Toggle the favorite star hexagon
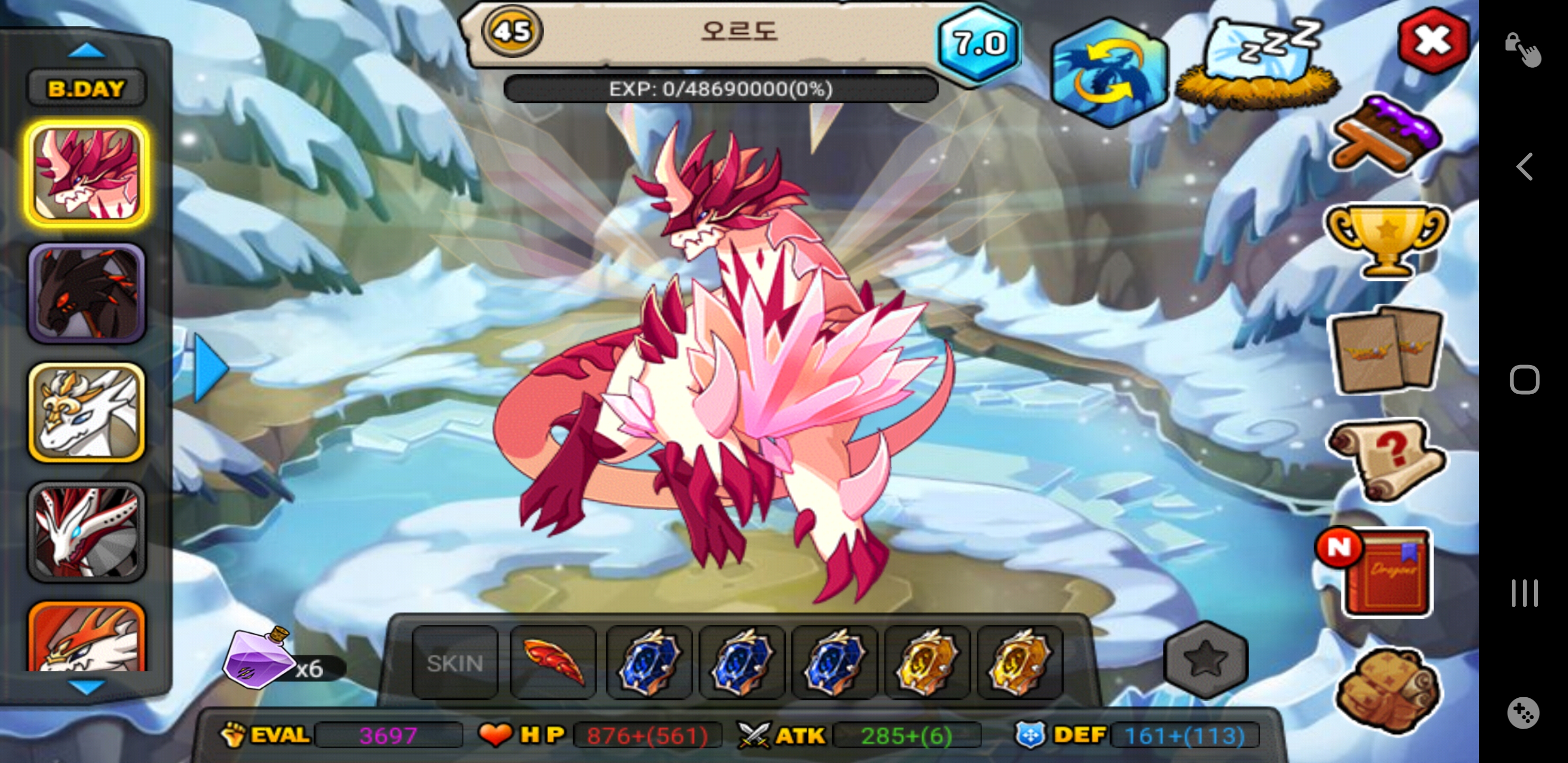The image size is (1568, 763). (1205, 660)
